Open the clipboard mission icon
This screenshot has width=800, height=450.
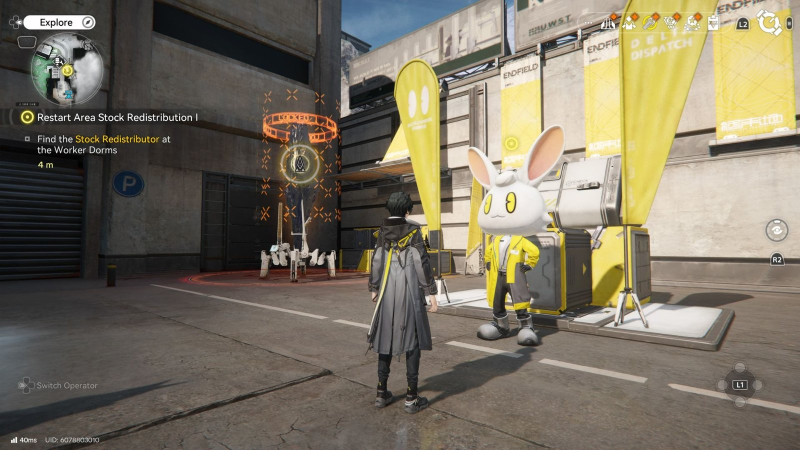tap(713, 22)
